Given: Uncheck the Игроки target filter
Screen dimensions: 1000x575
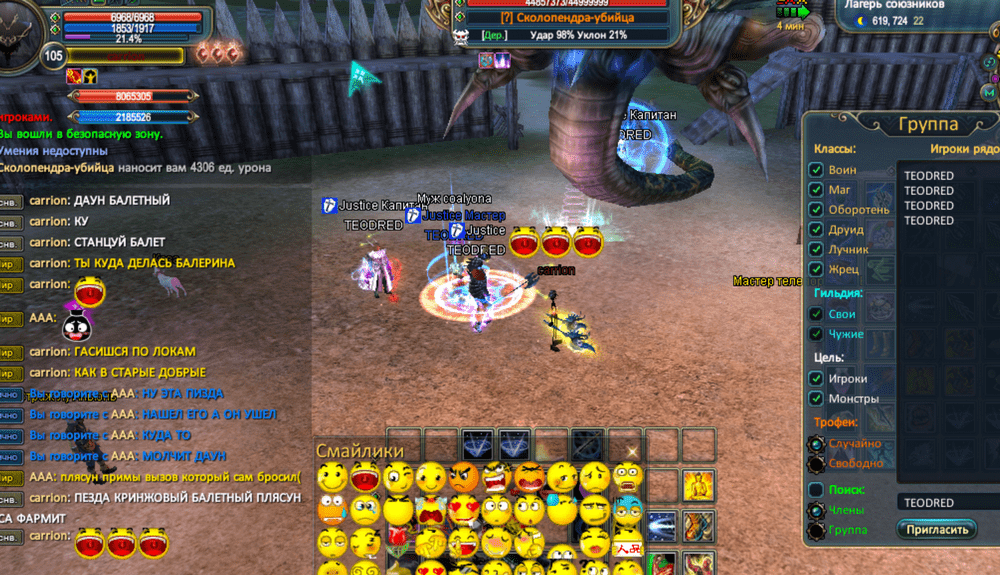Looking at the screenshot, I should (816, 379).
